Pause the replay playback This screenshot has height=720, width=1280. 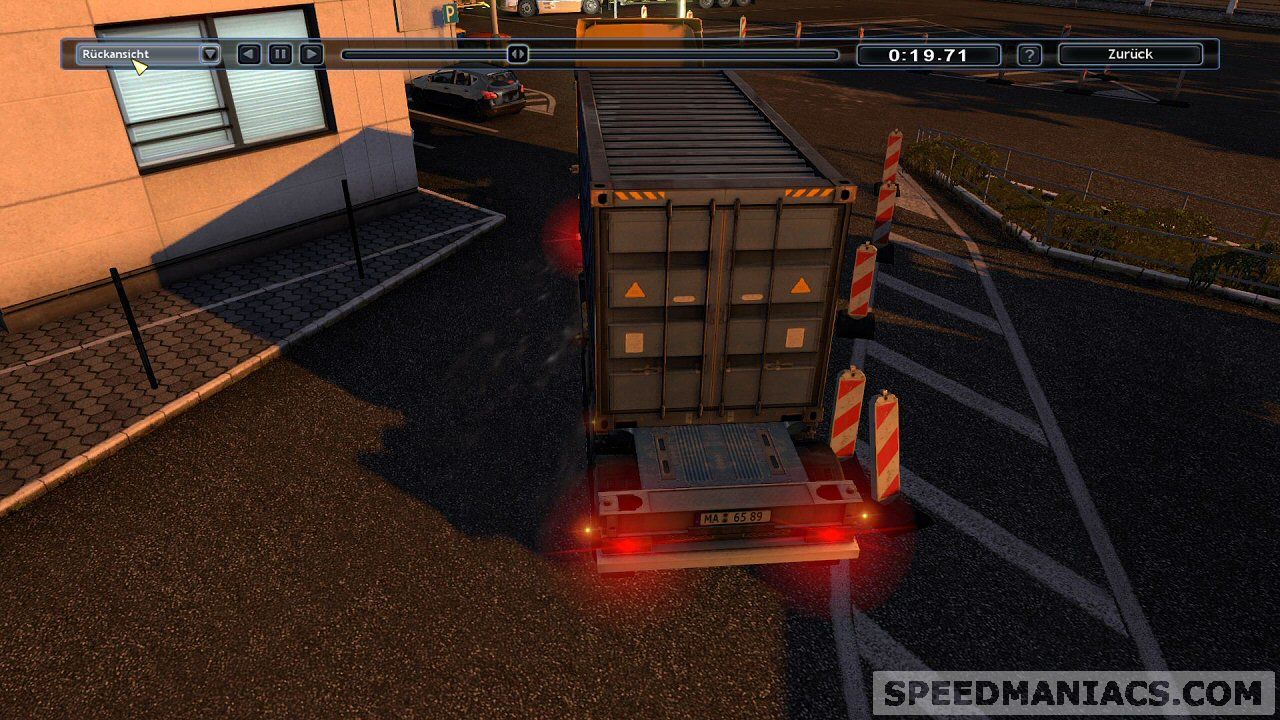click(280, 54)
